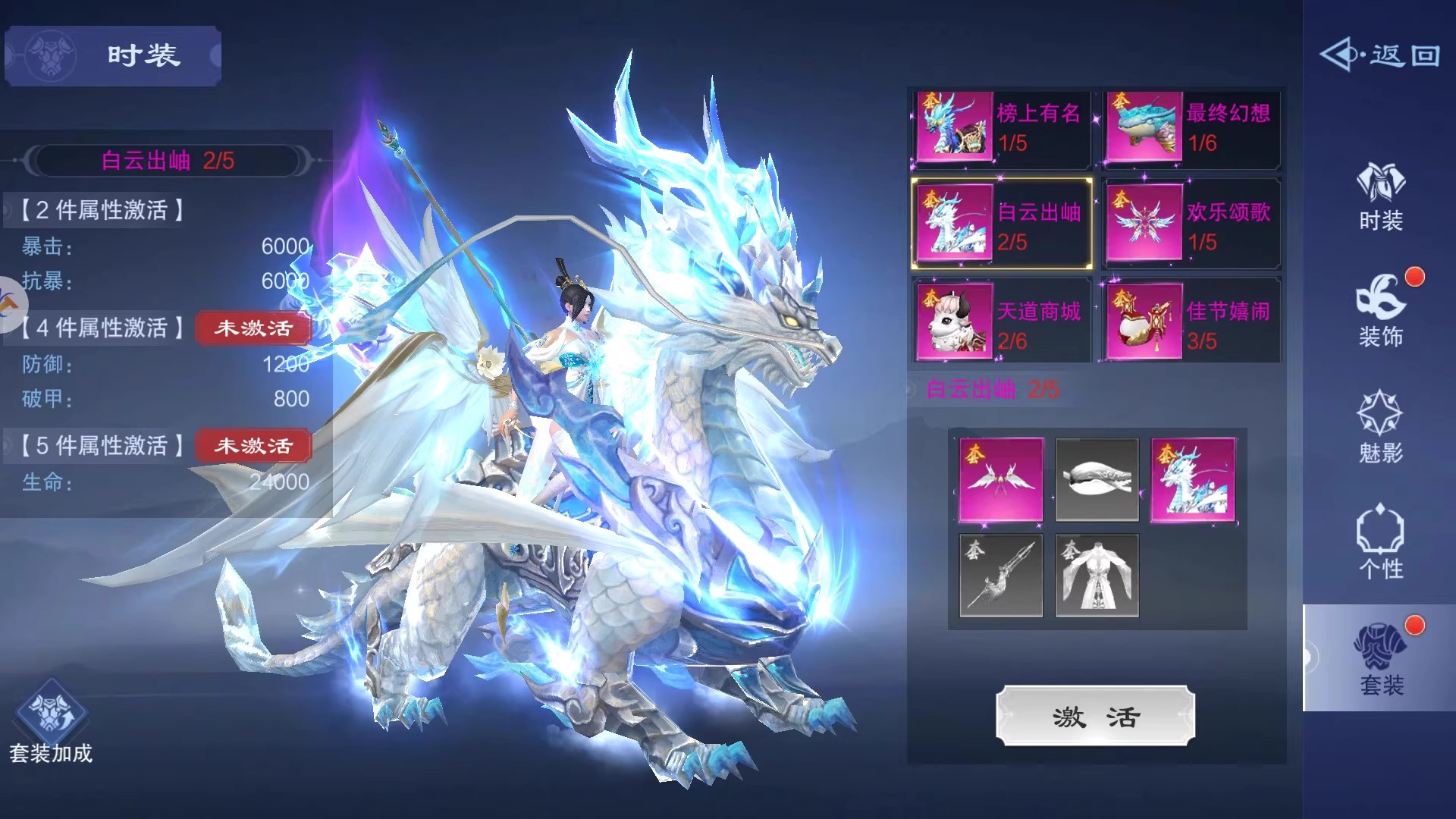
Task: Open the 个性 personality tab
Action: point(1380,542)
